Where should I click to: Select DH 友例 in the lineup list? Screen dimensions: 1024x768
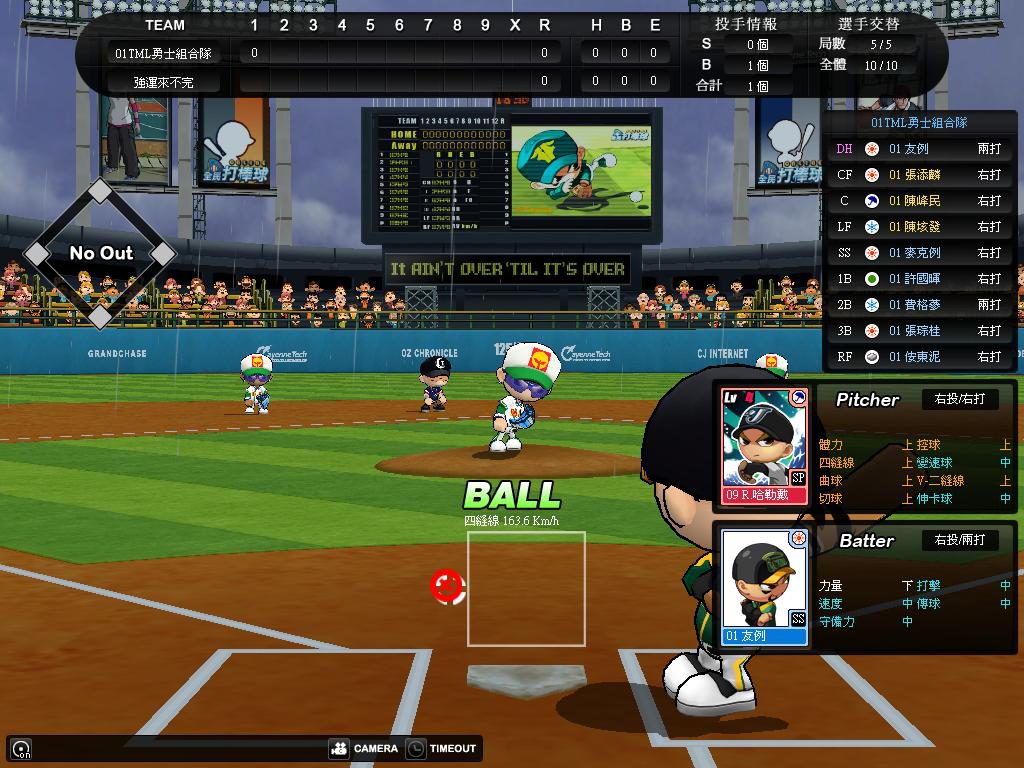pyautogui.click(x=919, y=149)
